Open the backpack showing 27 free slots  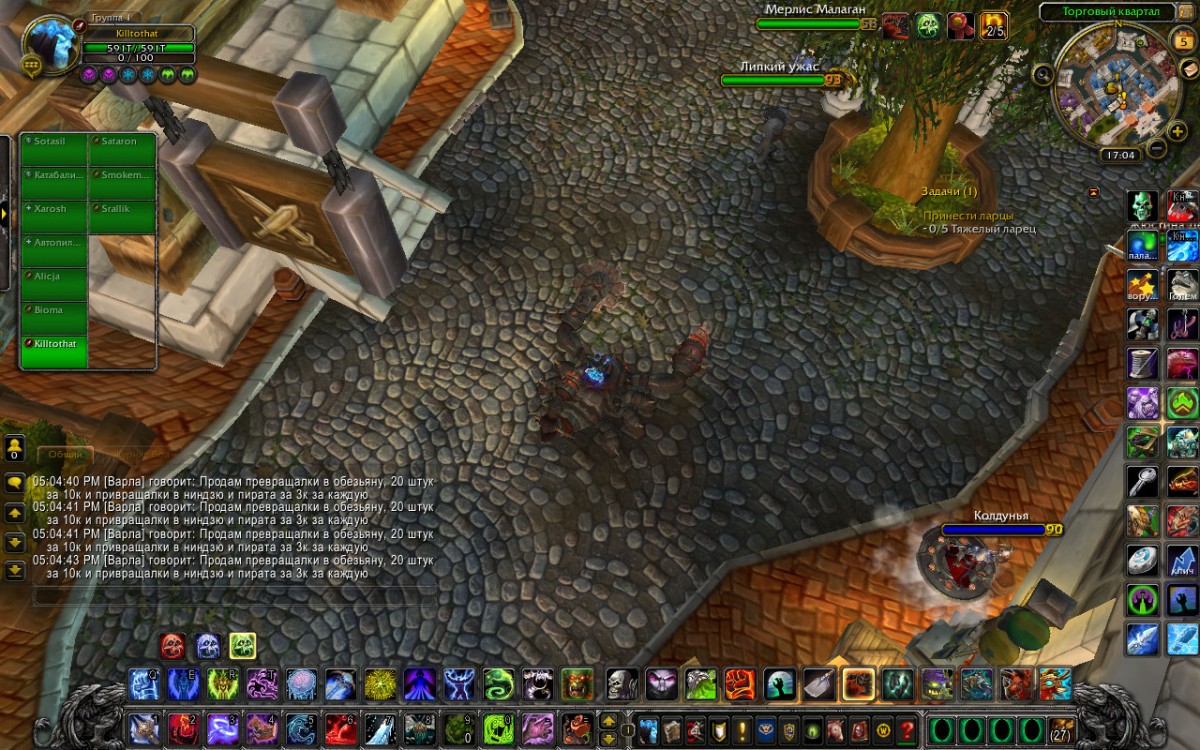click(1061, 728)
